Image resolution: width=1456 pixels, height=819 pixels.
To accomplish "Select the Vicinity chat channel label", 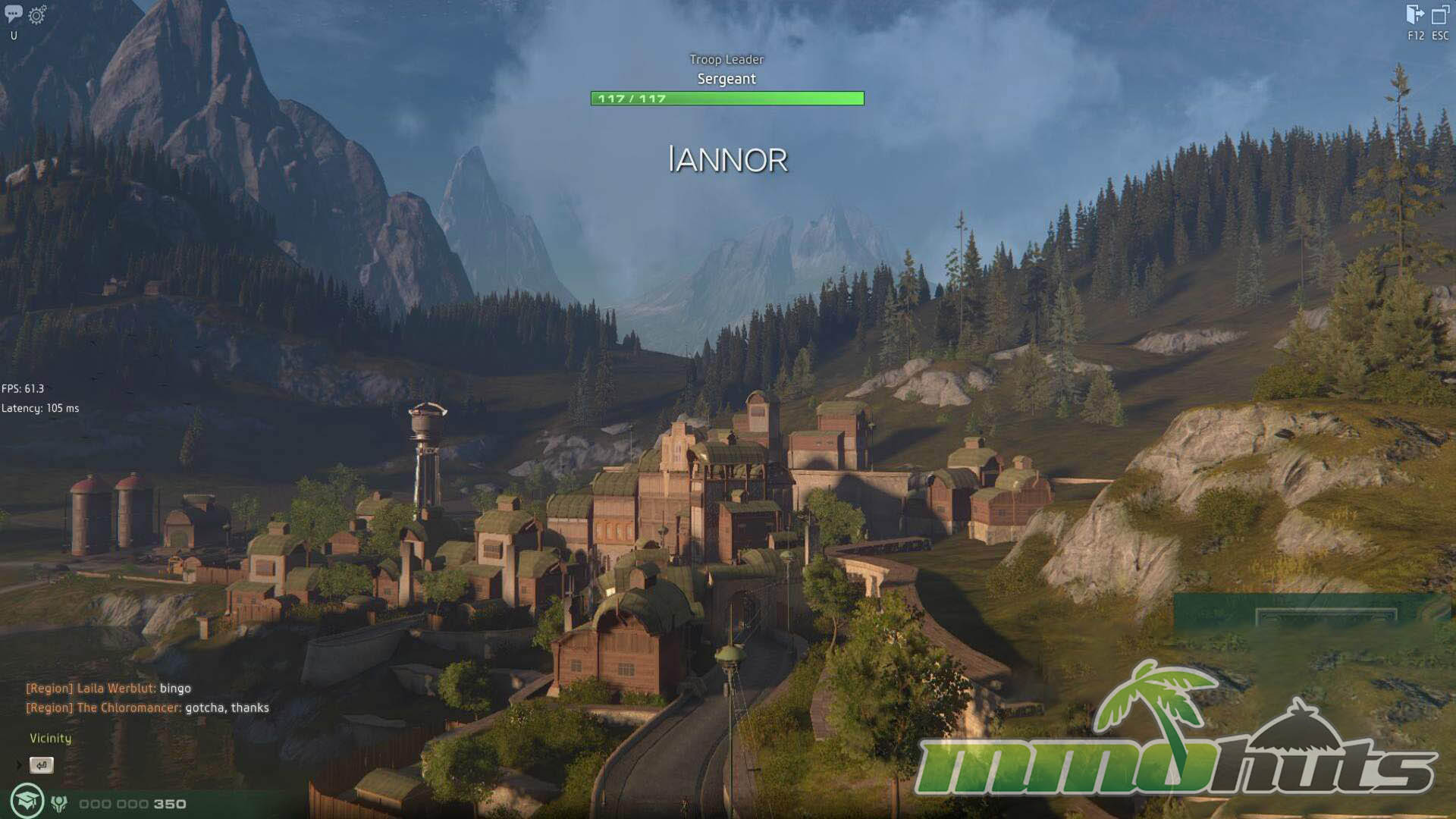I will (50, 738).
